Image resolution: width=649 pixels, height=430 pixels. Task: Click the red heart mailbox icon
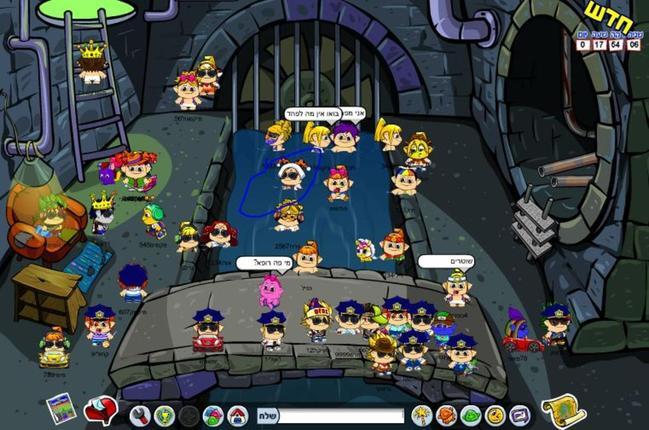[98, 409]
